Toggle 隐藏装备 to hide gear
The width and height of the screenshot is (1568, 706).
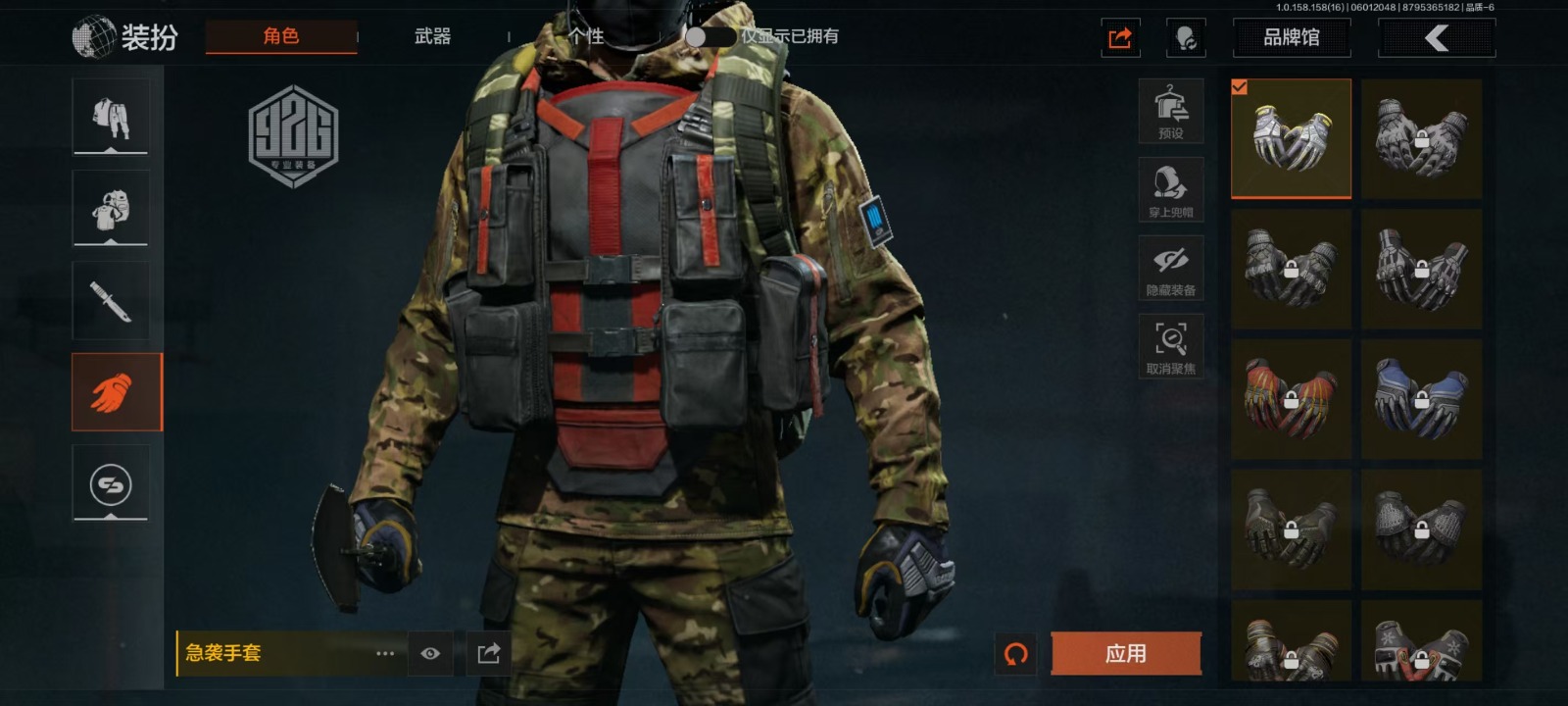click(1170, 268)
